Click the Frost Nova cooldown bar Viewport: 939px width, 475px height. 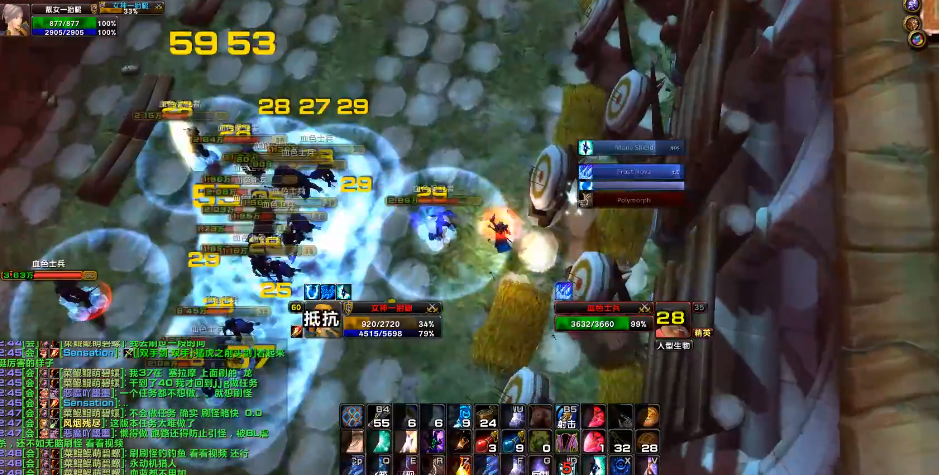pyautogui.click(x=632, y=172)
